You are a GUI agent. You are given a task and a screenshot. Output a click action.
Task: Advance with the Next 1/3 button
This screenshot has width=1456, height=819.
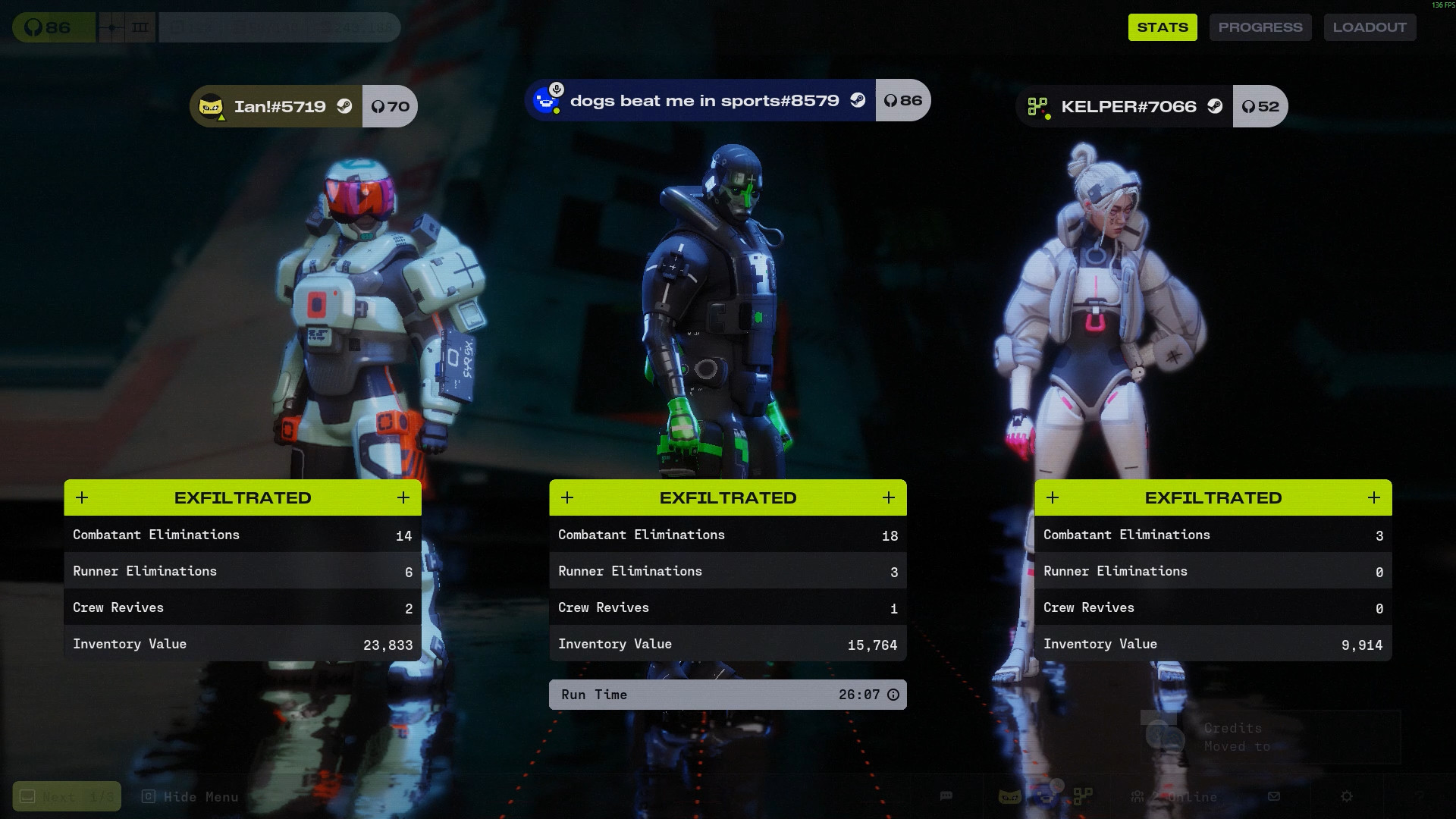click(x=67, y=796)
